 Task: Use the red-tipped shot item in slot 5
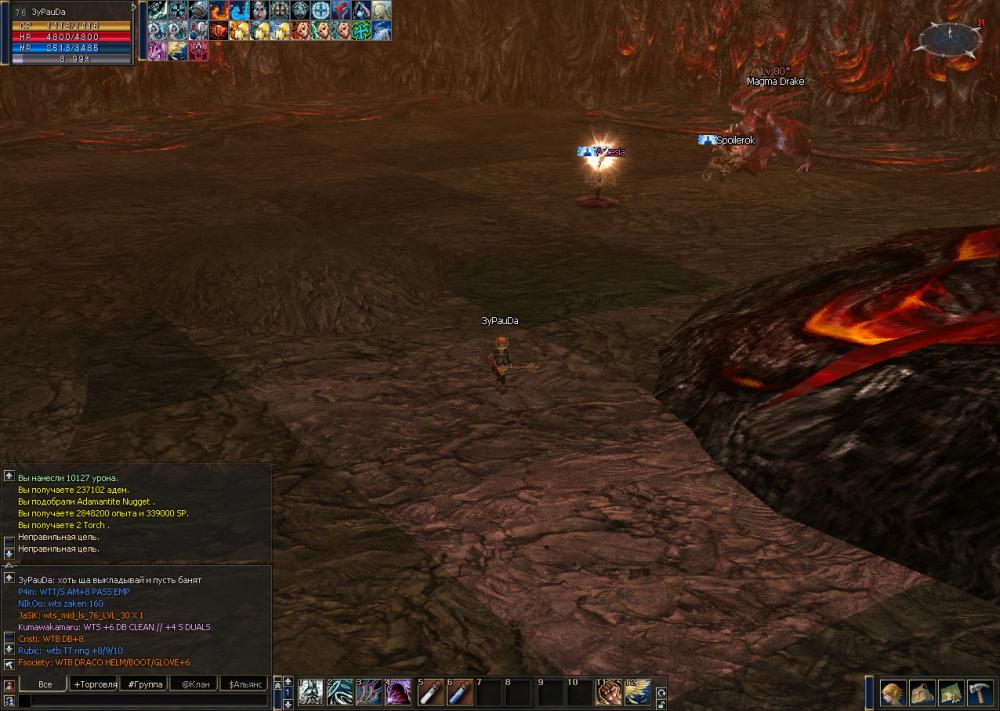430,692
